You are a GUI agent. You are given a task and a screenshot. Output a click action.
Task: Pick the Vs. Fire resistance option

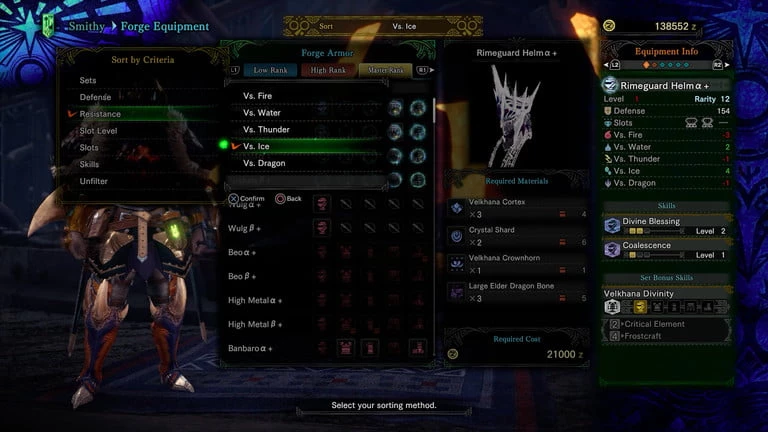pos(260,95)
